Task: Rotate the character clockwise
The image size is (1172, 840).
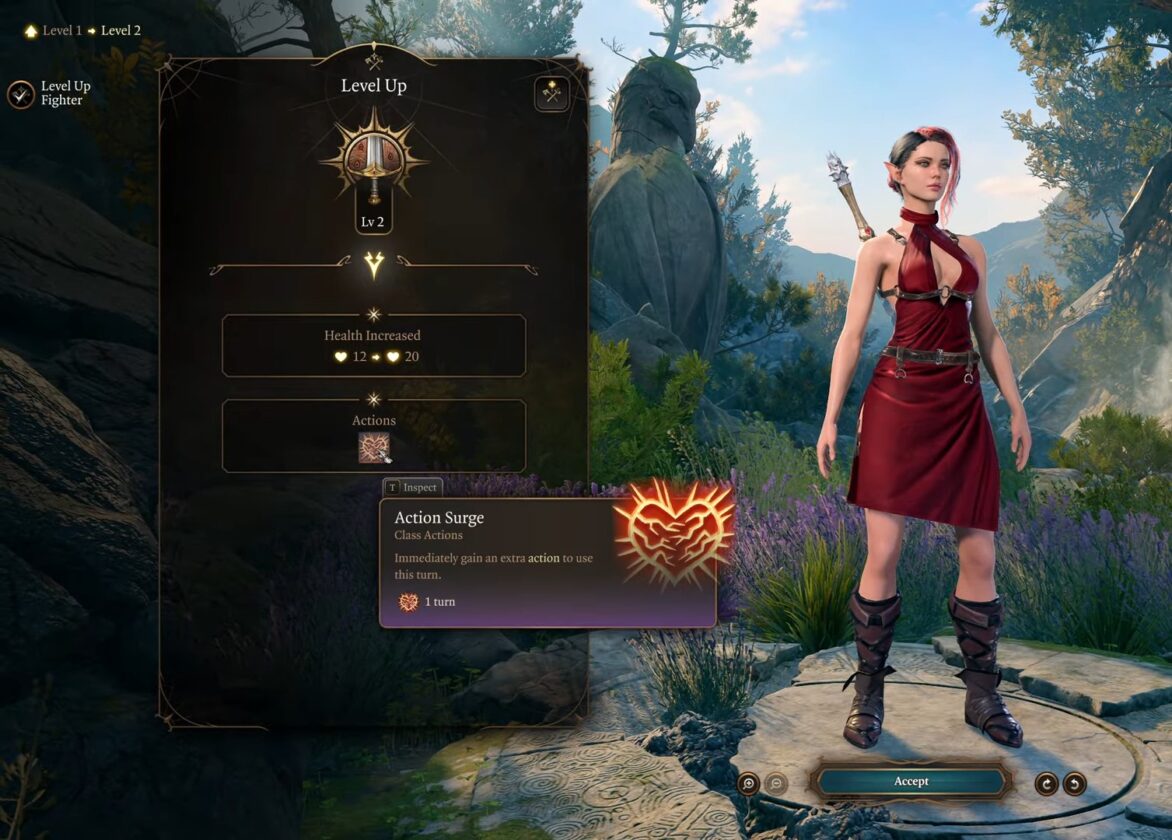Action: click(1046, 783)
